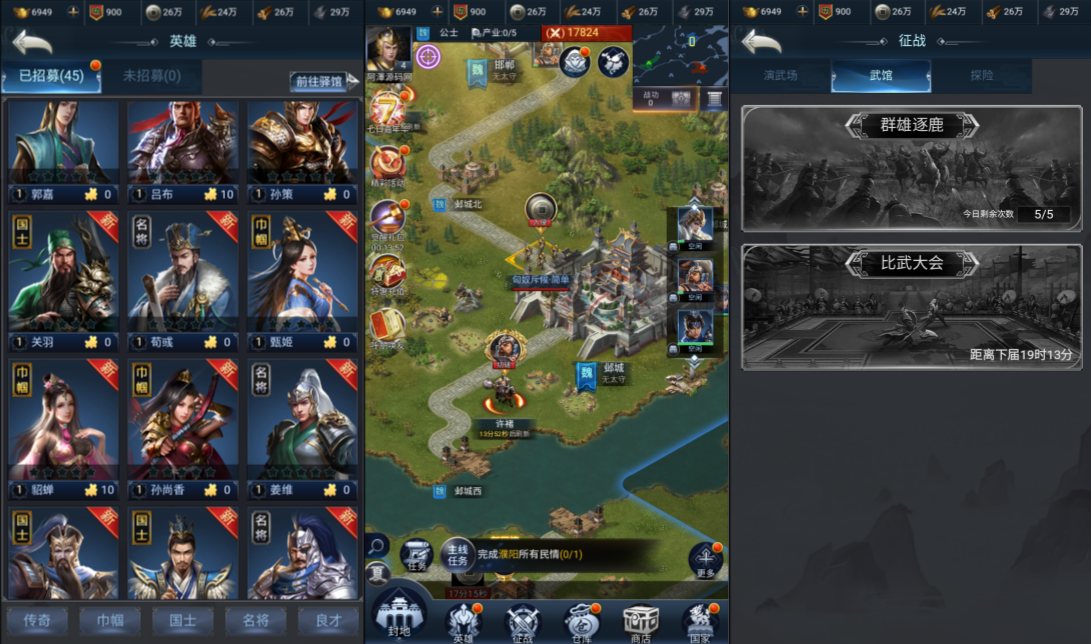Switch to the 演武场 tab
1091x644 pixels.
(780, 76)
